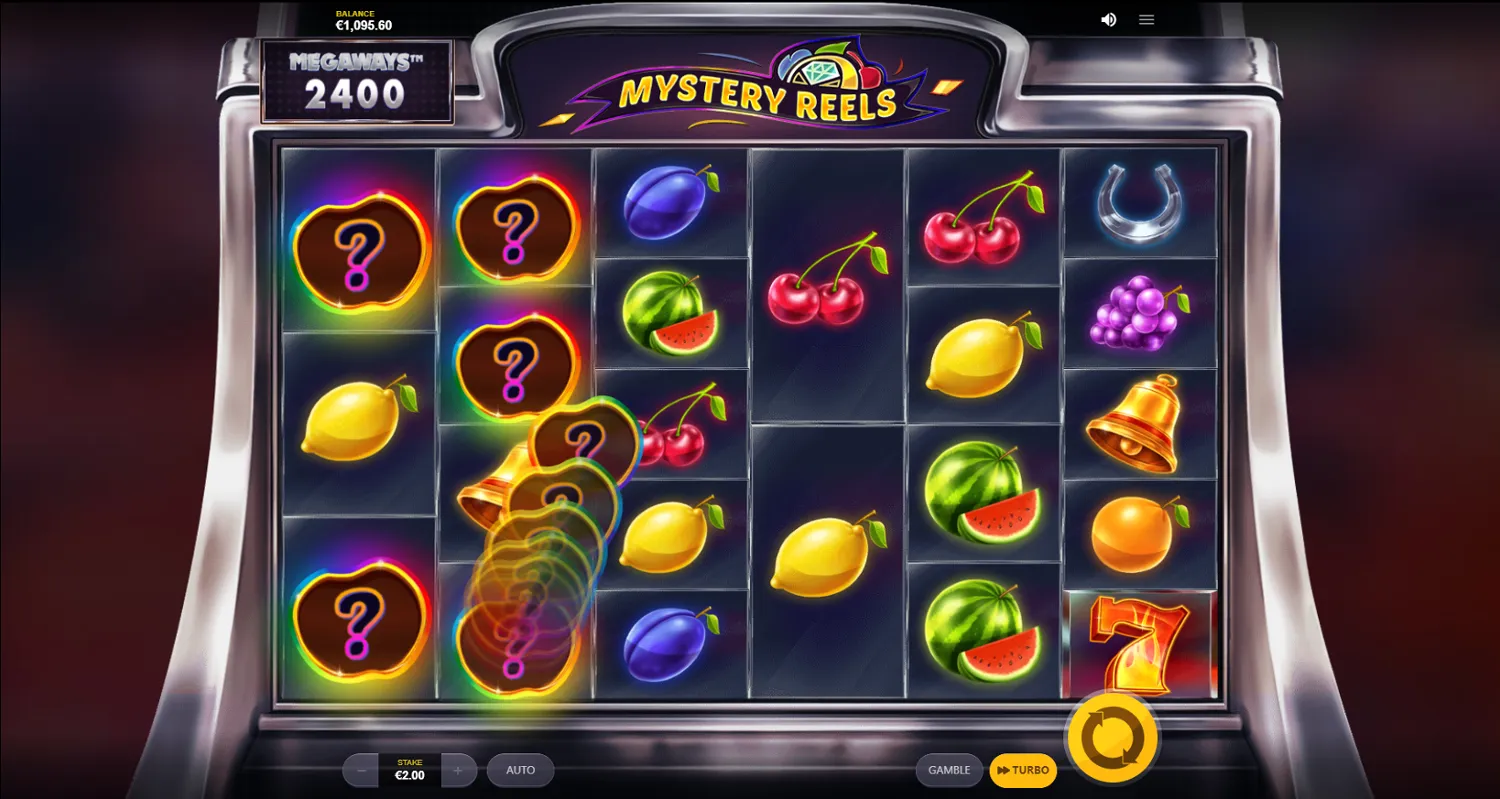Open the hamburger game menu

[x=1146, y=19]
